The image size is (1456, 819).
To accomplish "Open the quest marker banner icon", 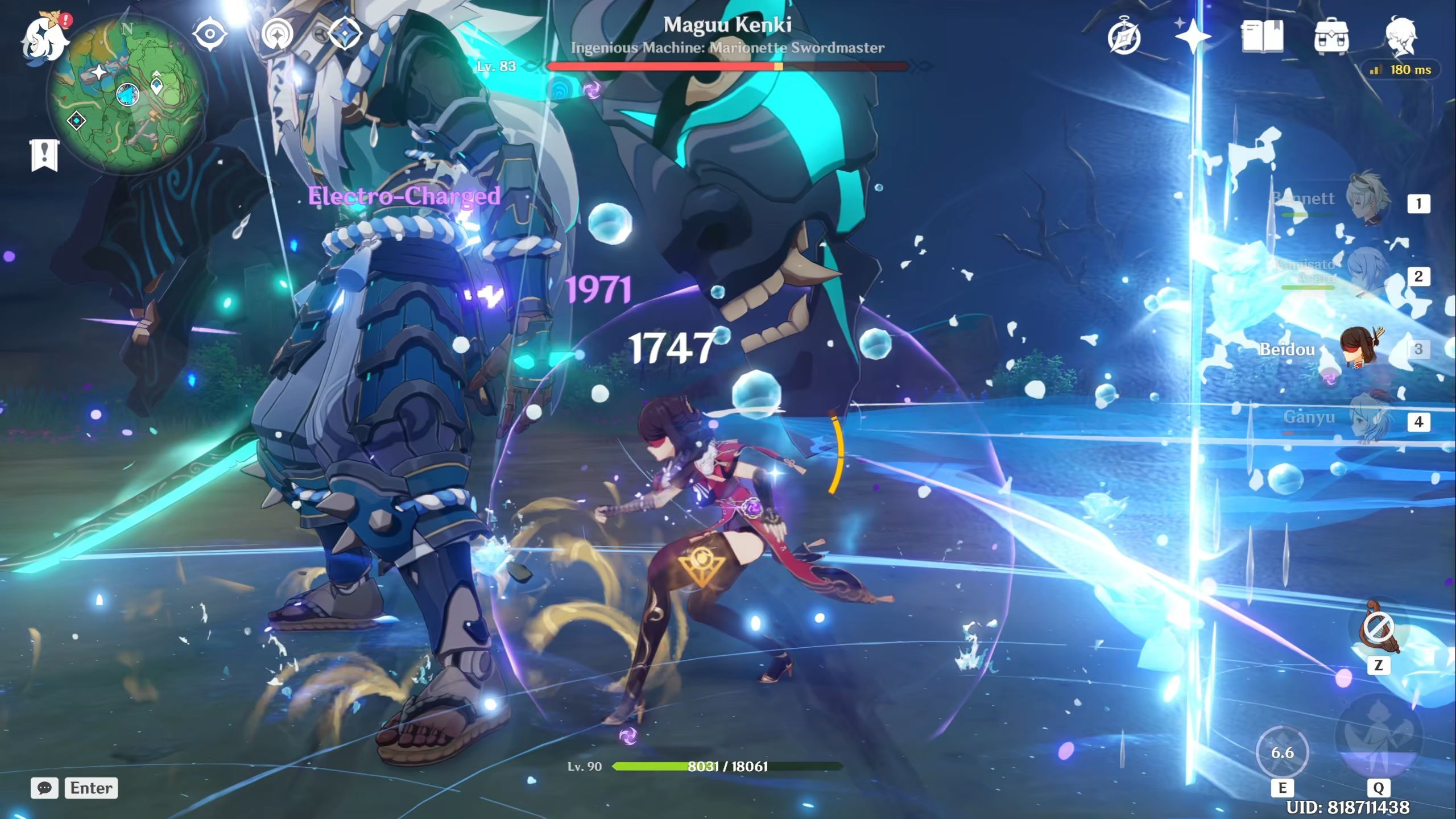I will 44,155.
